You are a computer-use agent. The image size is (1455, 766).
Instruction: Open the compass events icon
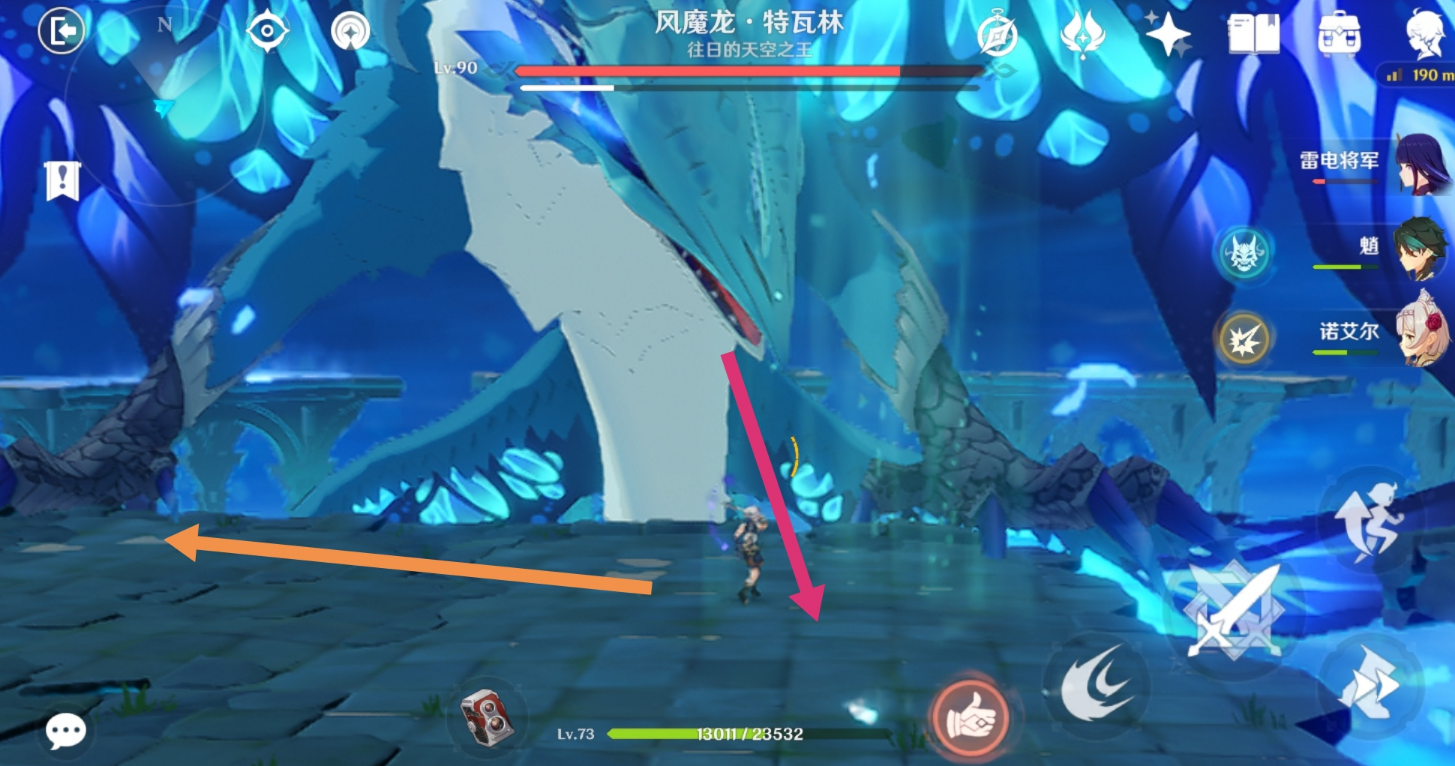click(996, 36)
